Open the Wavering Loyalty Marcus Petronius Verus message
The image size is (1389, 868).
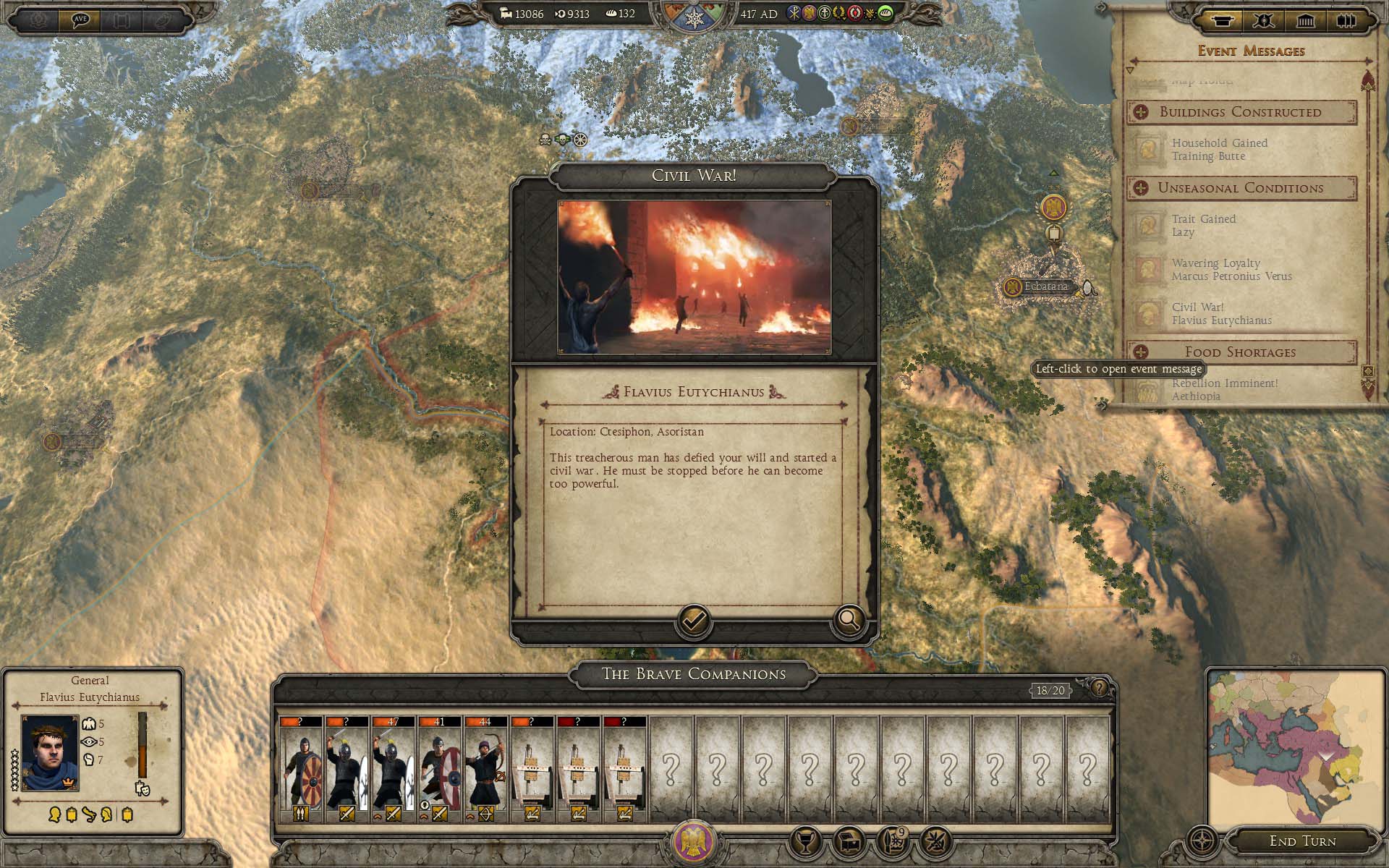pos(1231,270)
